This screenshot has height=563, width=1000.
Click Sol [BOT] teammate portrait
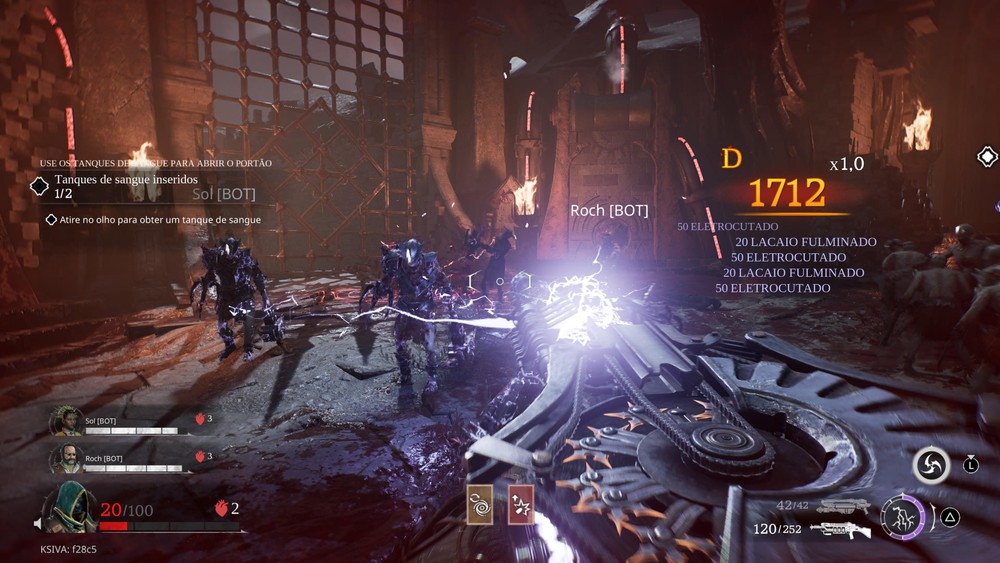click(67, 421)
